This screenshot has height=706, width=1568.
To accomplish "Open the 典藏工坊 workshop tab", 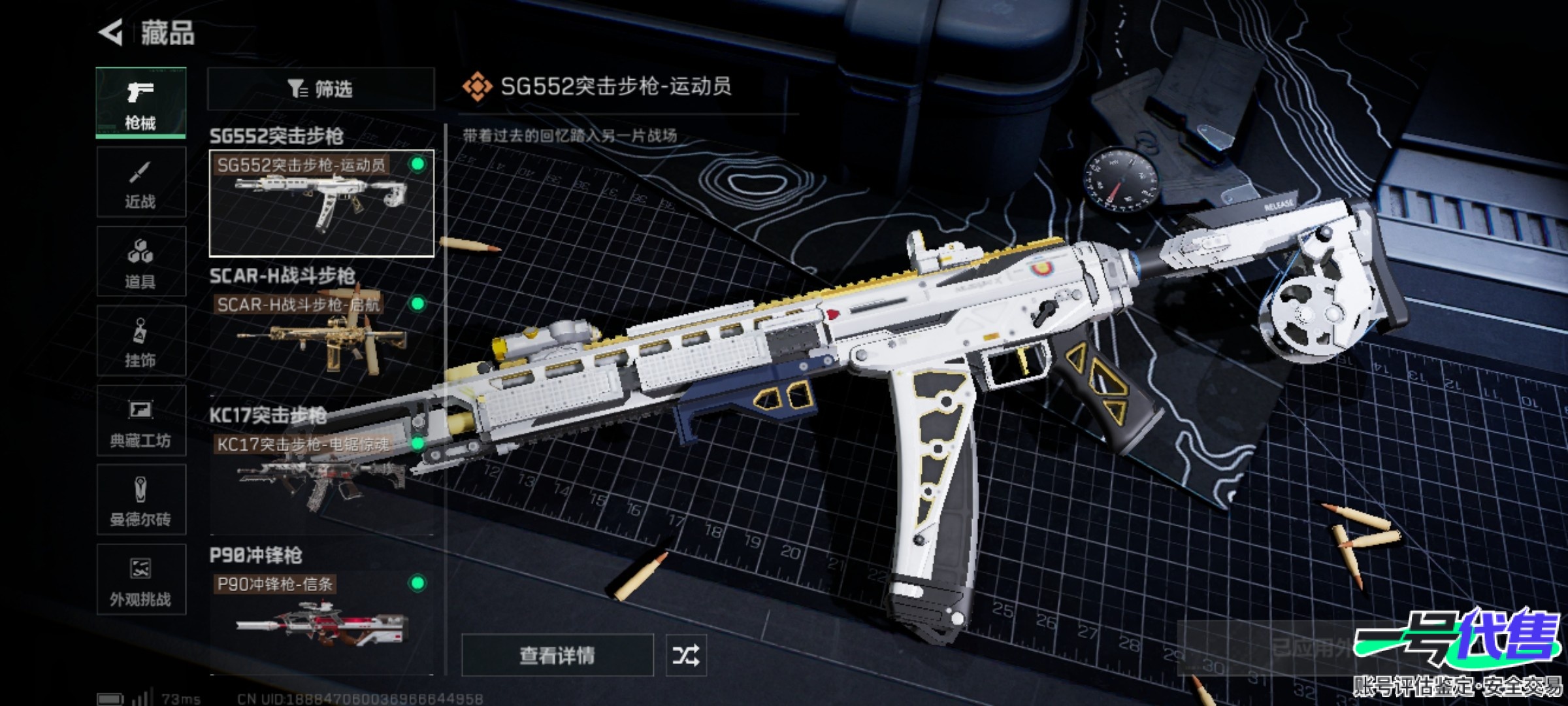I will [140, 421].
